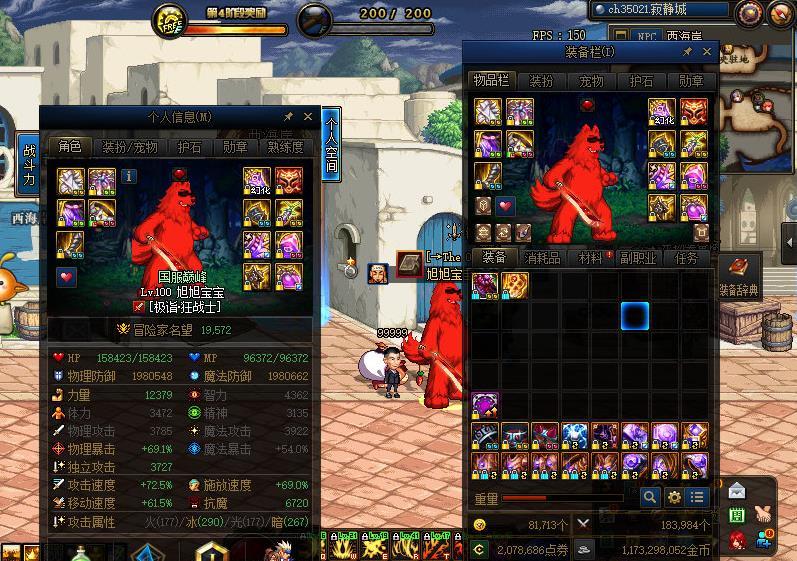This screenshot has height=561, width=797.
Task: Open the inventory gear settings button
Action: pos(674,497)
